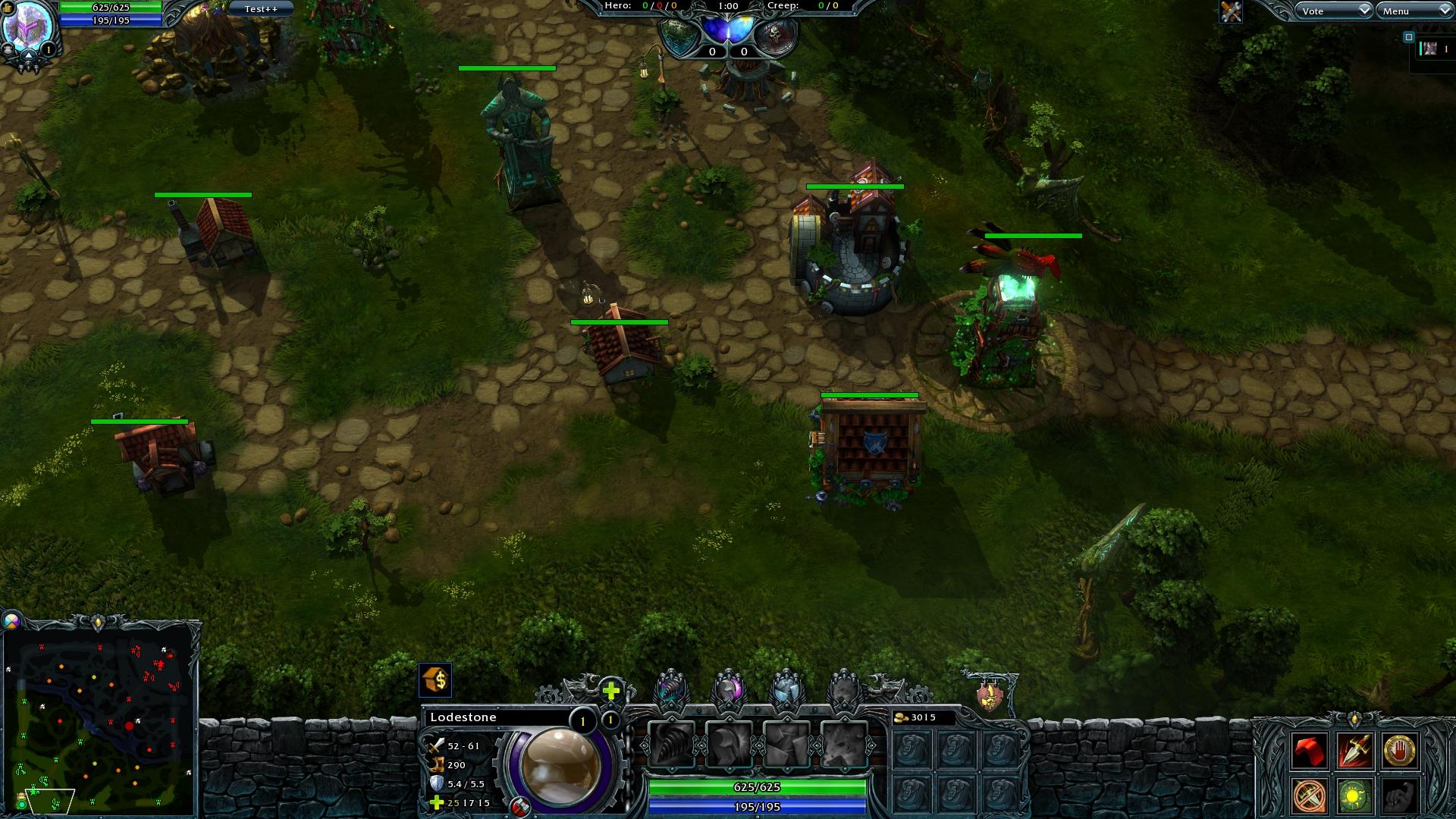The width and height of the screenshot is (1456, 819).
Task: Activate the red arrow move command
Action: (x=1310, y=751)
